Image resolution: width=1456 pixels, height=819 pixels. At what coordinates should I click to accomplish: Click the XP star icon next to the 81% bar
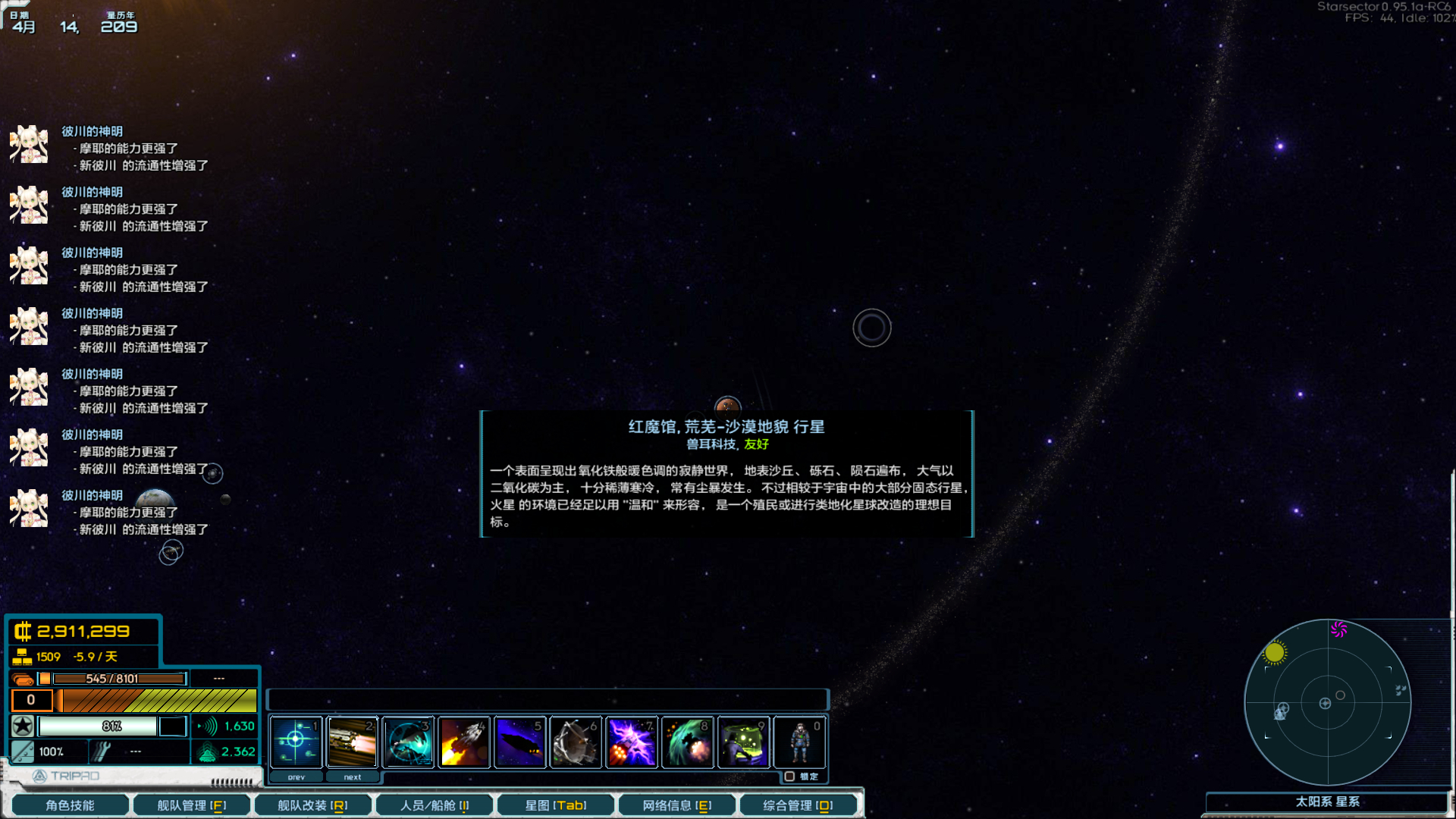coord(22,726)
